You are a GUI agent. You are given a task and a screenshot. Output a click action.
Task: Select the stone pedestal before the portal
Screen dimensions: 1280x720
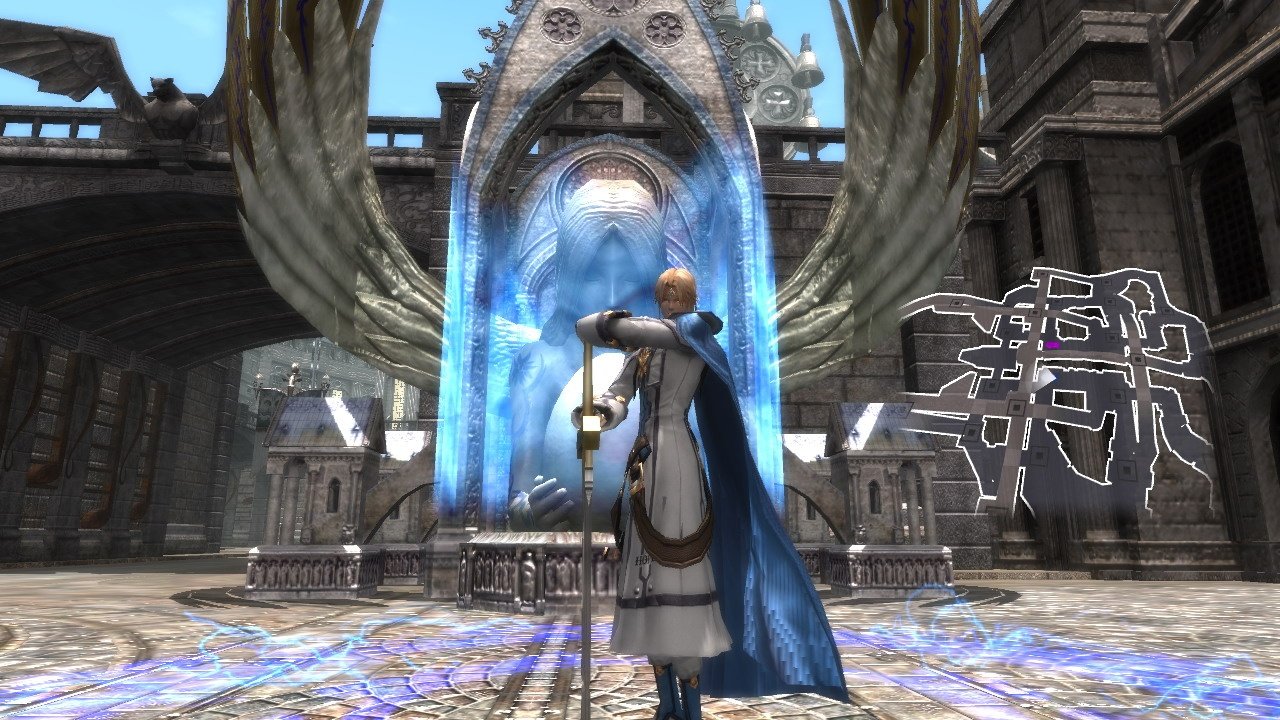click(x=520, y=565)
